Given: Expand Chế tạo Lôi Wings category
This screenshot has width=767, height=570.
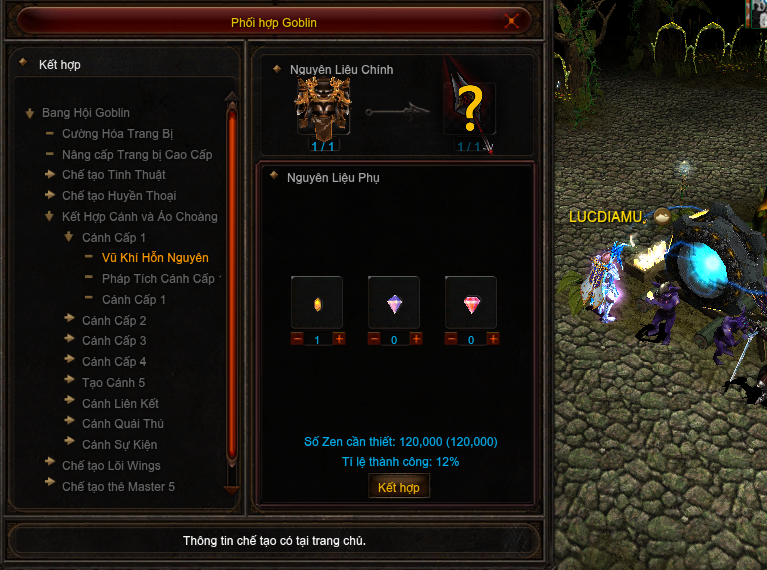Looking at the screenshot, I should coord(110,466).
